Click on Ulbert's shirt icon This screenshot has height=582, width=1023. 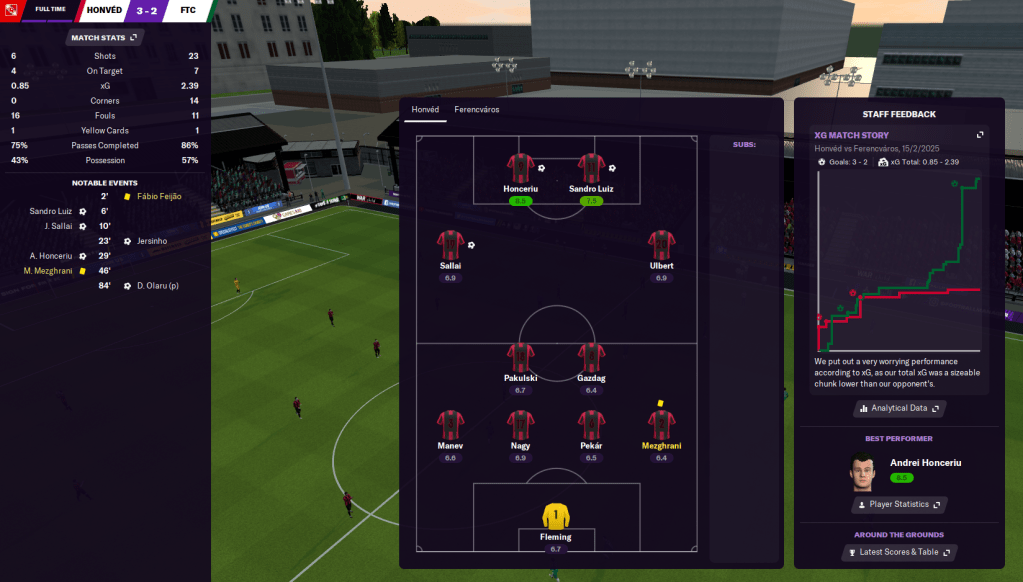pyautogui.click(x=661, y=245)
